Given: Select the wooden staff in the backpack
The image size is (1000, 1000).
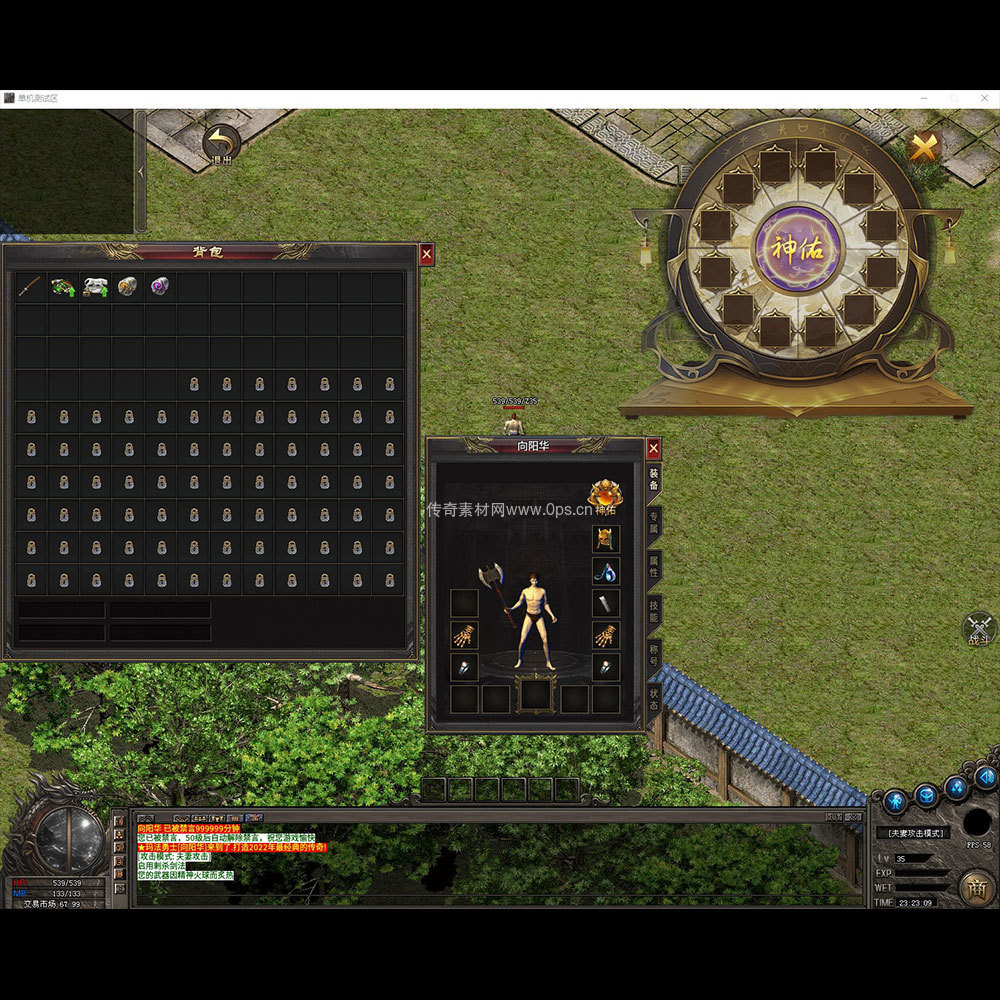Looking at the screenshot, I should (x=30, y=287).
